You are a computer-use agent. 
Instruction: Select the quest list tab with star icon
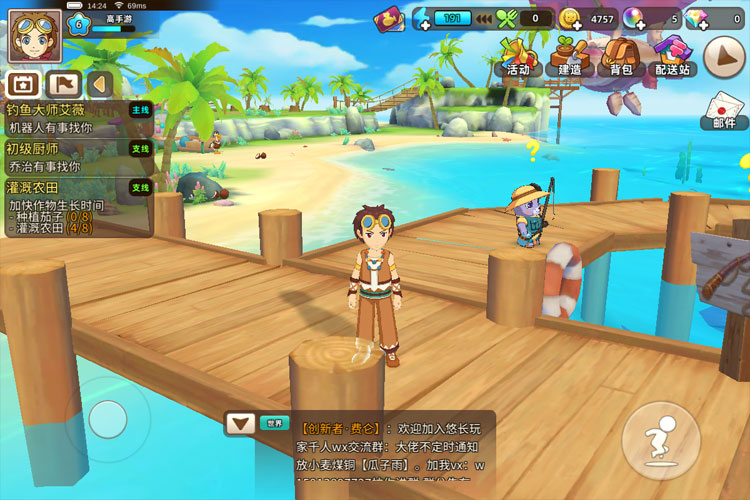tap(22, 84)
